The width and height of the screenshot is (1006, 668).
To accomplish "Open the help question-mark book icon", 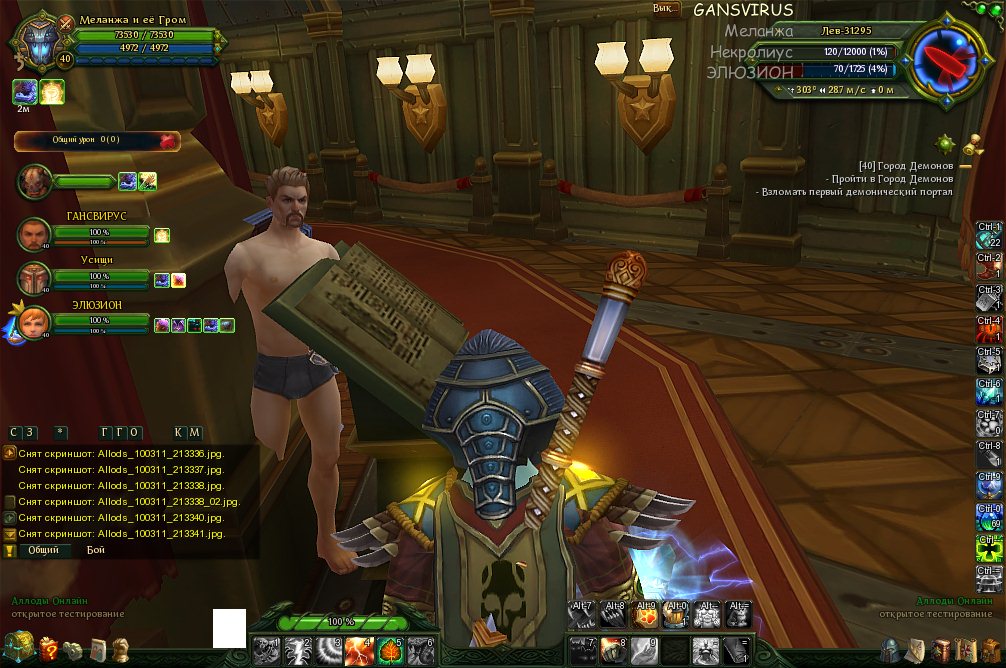I will 48,650.
